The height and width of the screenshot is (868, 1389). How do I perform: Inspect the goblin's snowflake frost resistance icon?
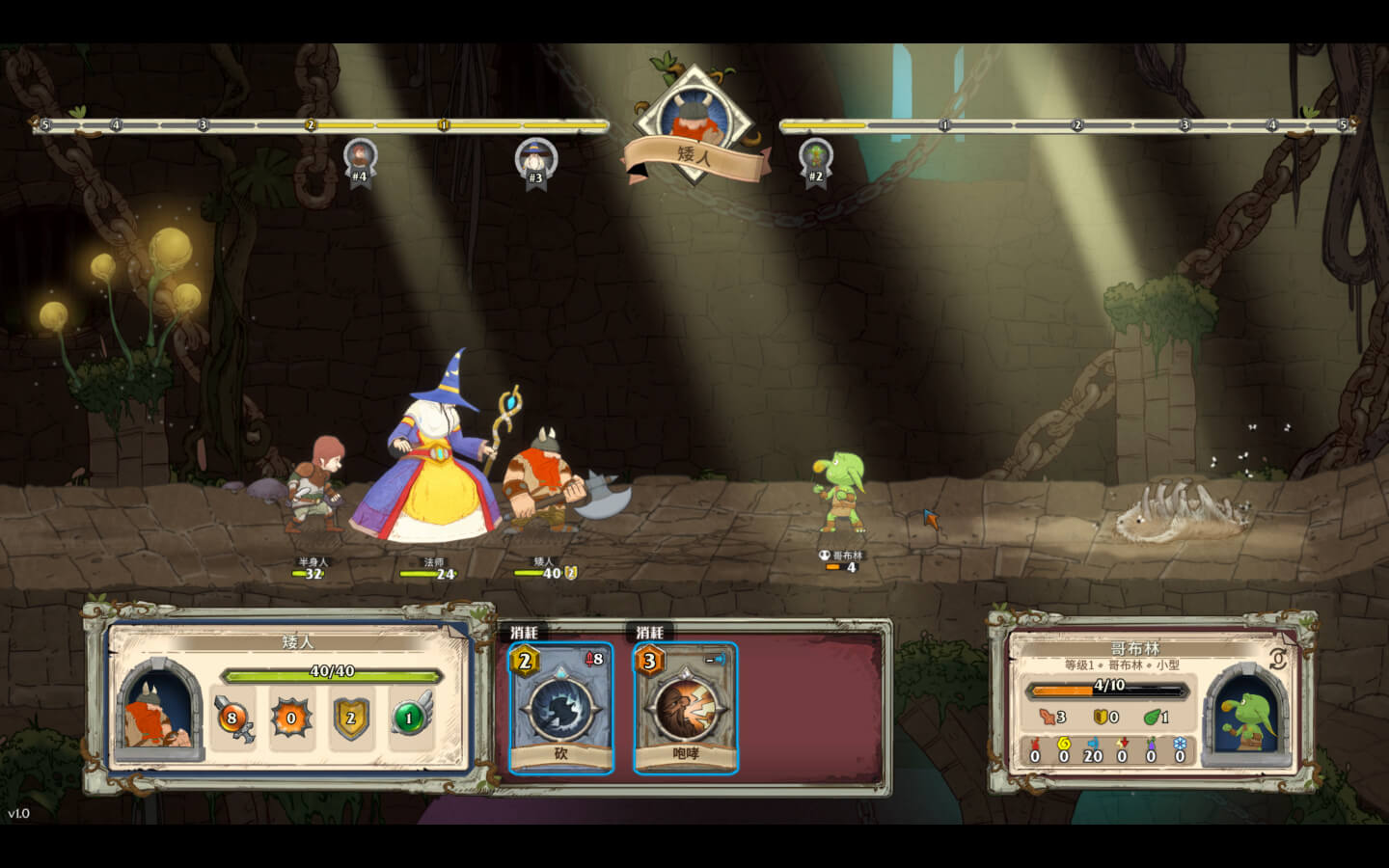[1179, 745]
